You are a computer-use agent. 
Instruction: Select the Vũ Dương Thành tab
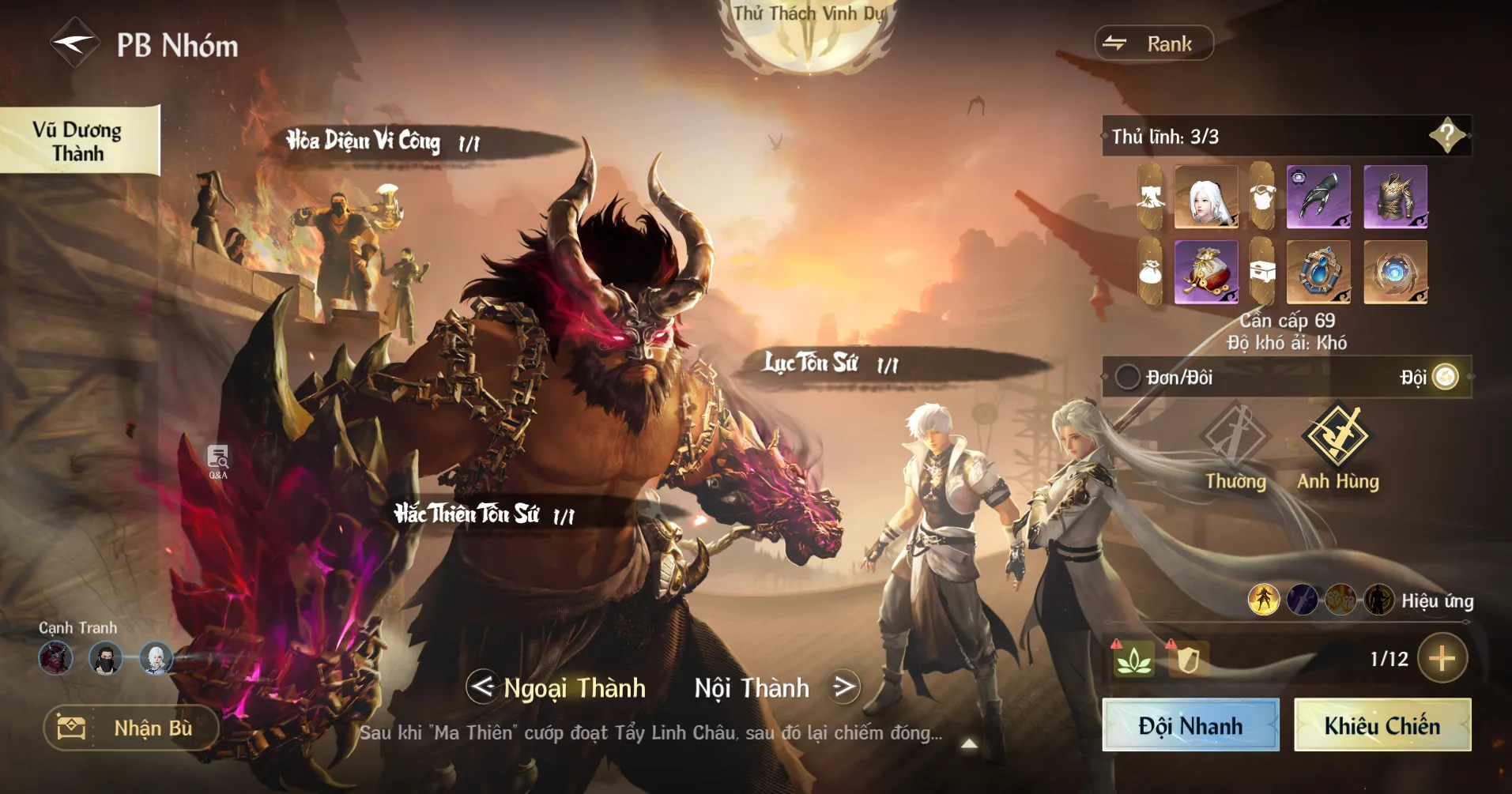click(x=79, y=141)
